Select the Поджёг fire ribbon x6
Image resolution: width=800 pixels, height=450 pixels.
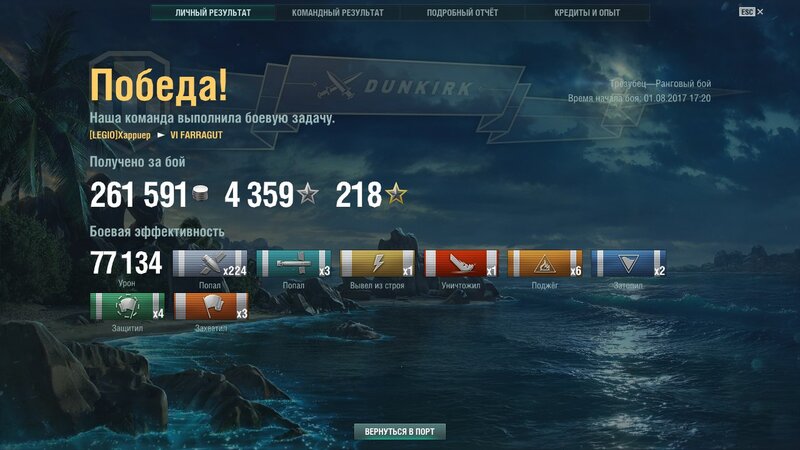point(545,264)
